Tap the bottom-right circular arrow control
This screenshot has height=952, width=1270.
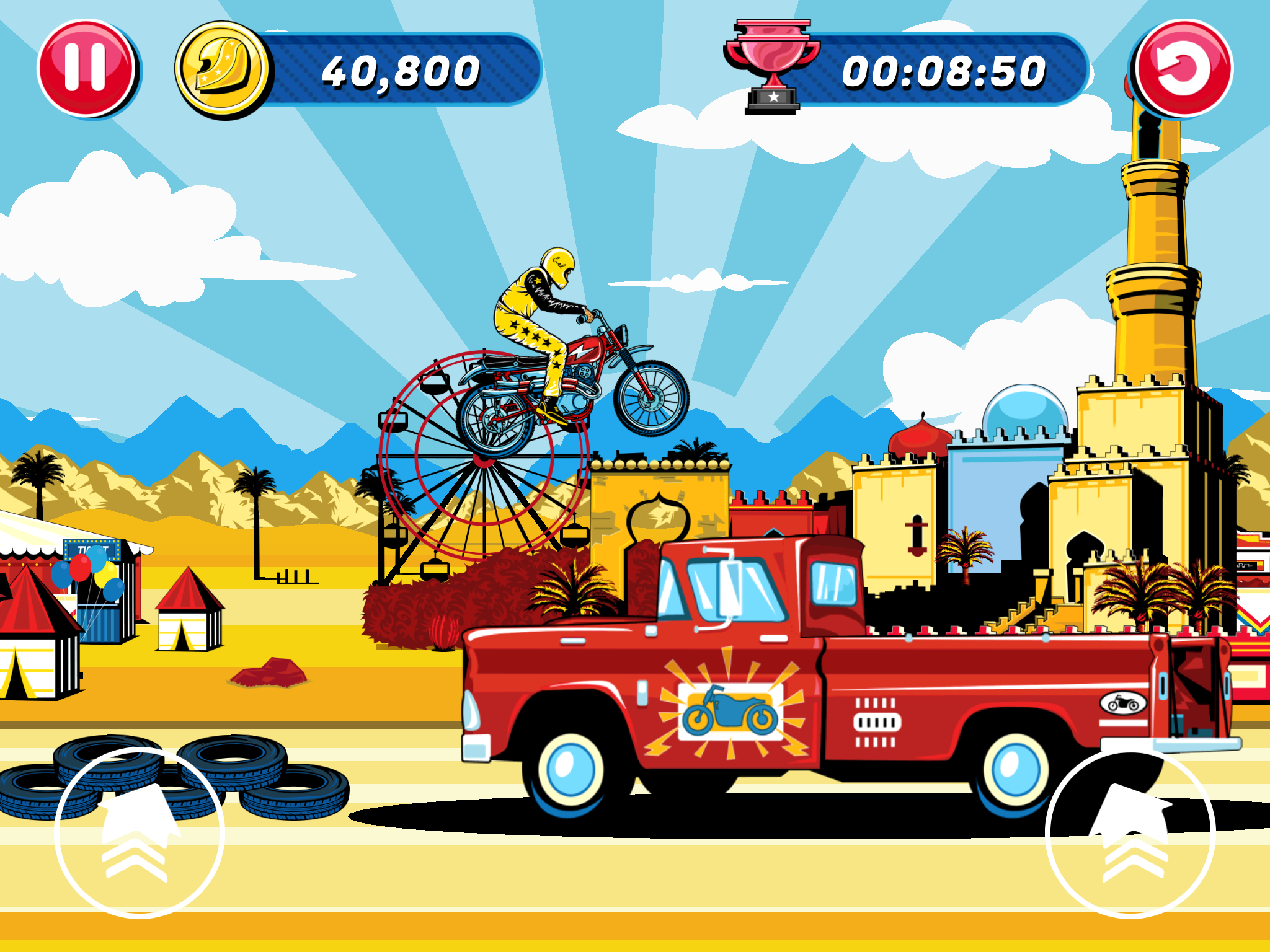tap(1130, 832)
